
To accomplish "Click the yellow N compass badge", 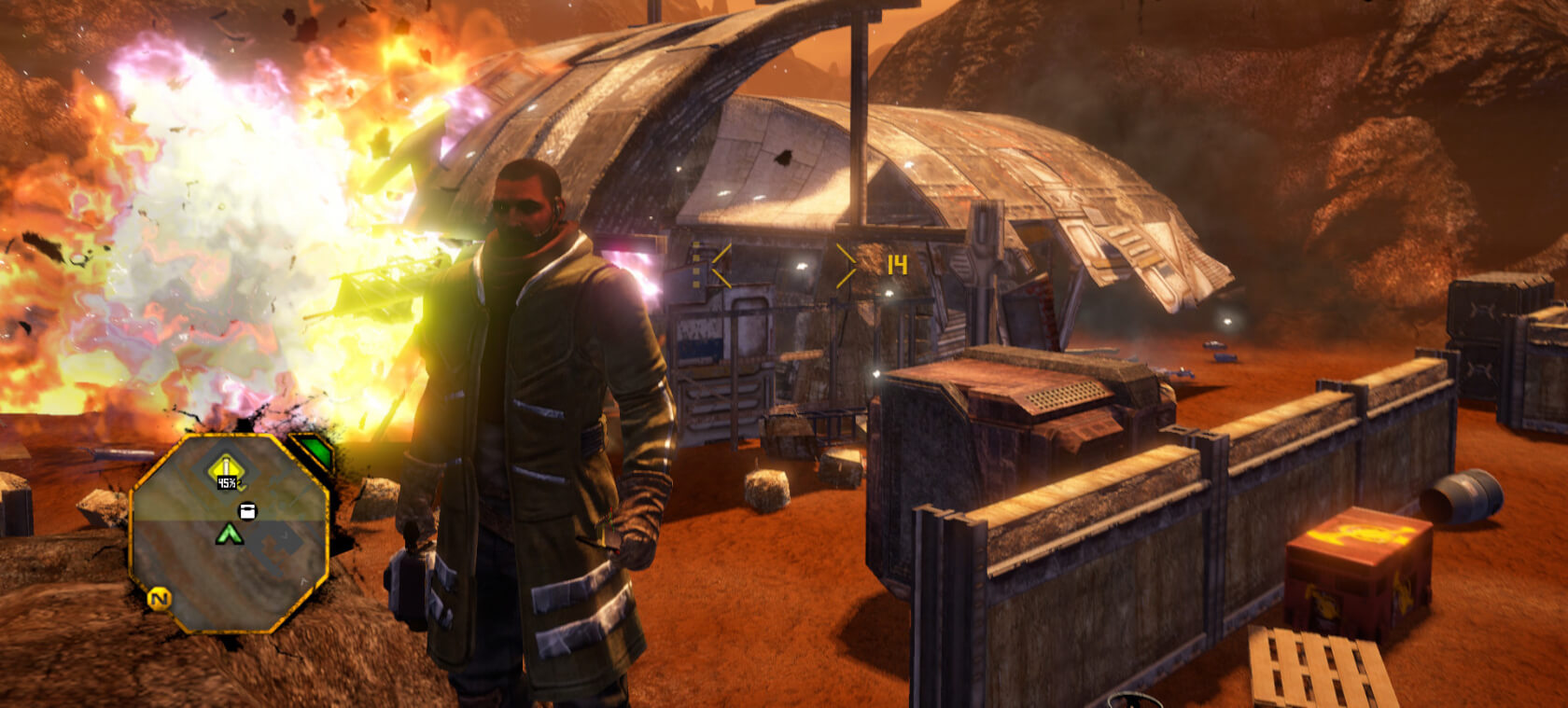I will point(160,599).
